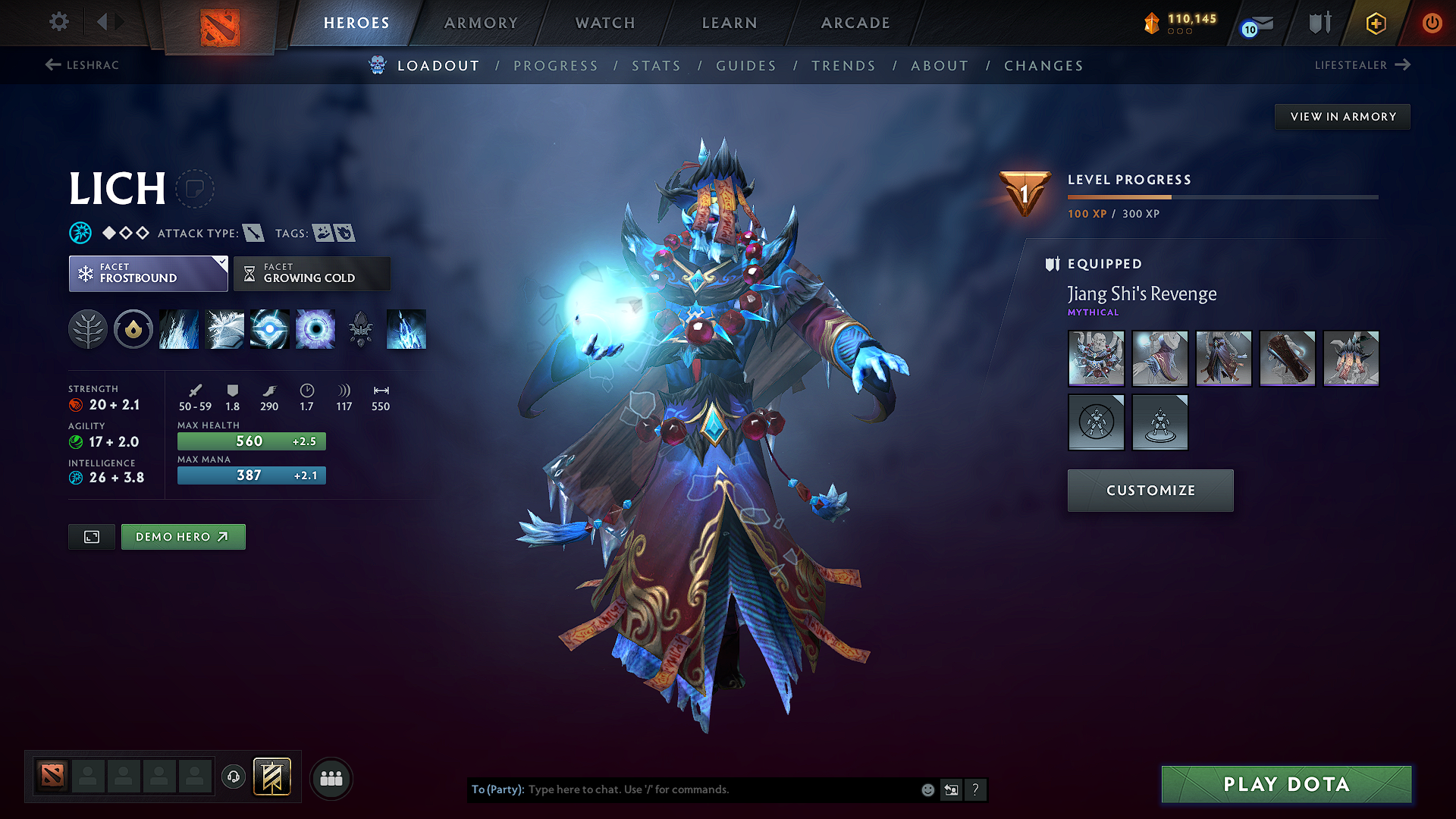Open the friends list panel
Image resolution: width=1456 pixels, height=819 pixels.
[x=331, y=777]
